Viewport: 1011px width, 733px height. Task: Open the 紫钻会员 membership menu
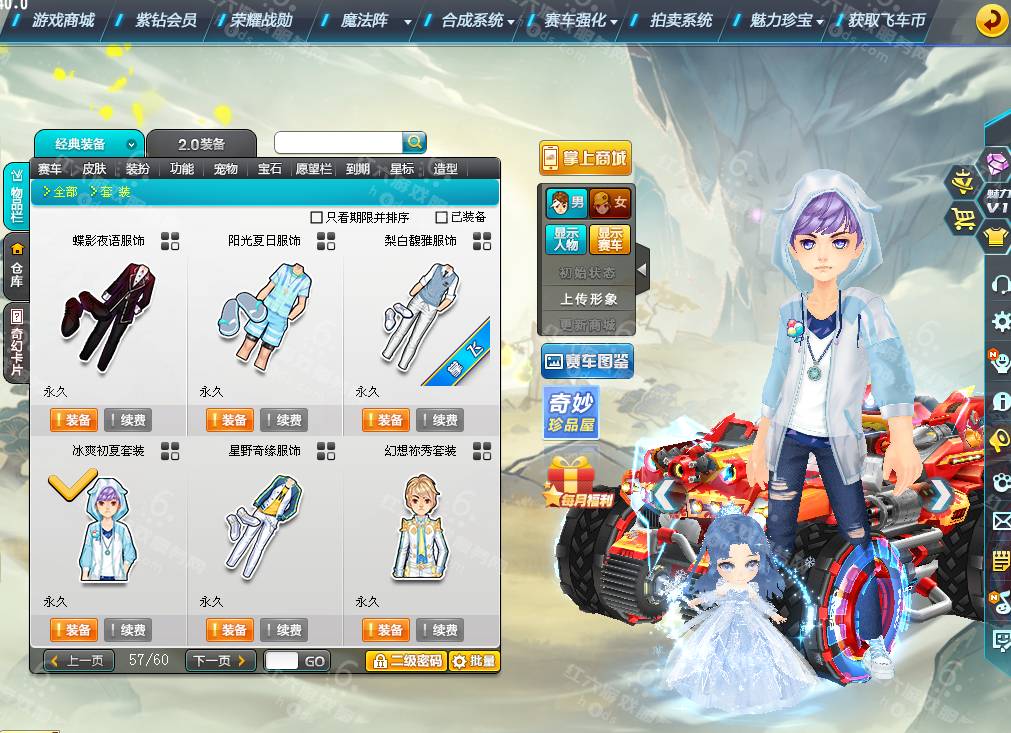pyautogui.click(x=166, y=20)
